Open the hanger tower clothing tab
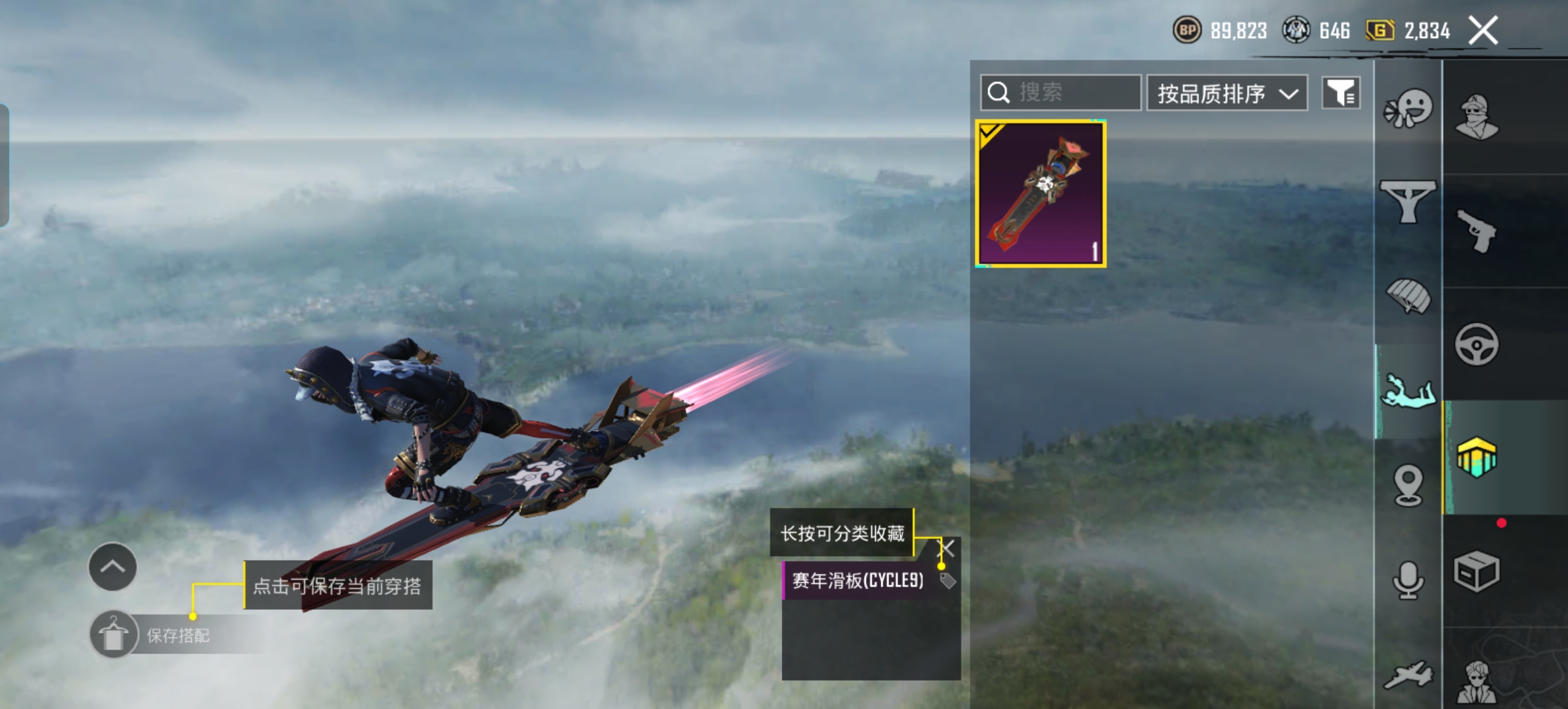The image size is (1568, 709). pyautogui.click(x=1408, y=202)
